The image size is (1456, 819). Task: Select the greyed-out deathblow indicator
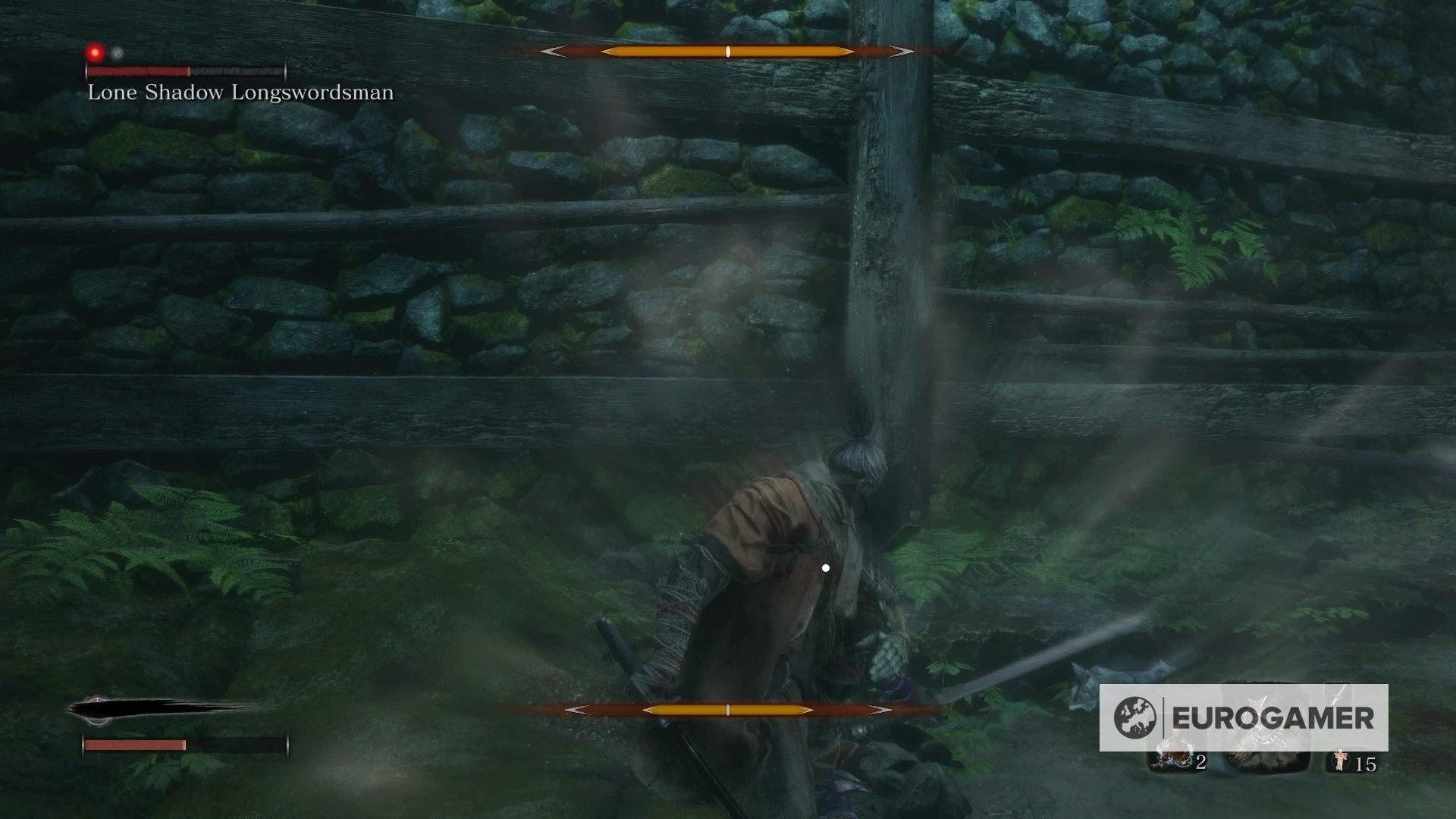[115, 53]
